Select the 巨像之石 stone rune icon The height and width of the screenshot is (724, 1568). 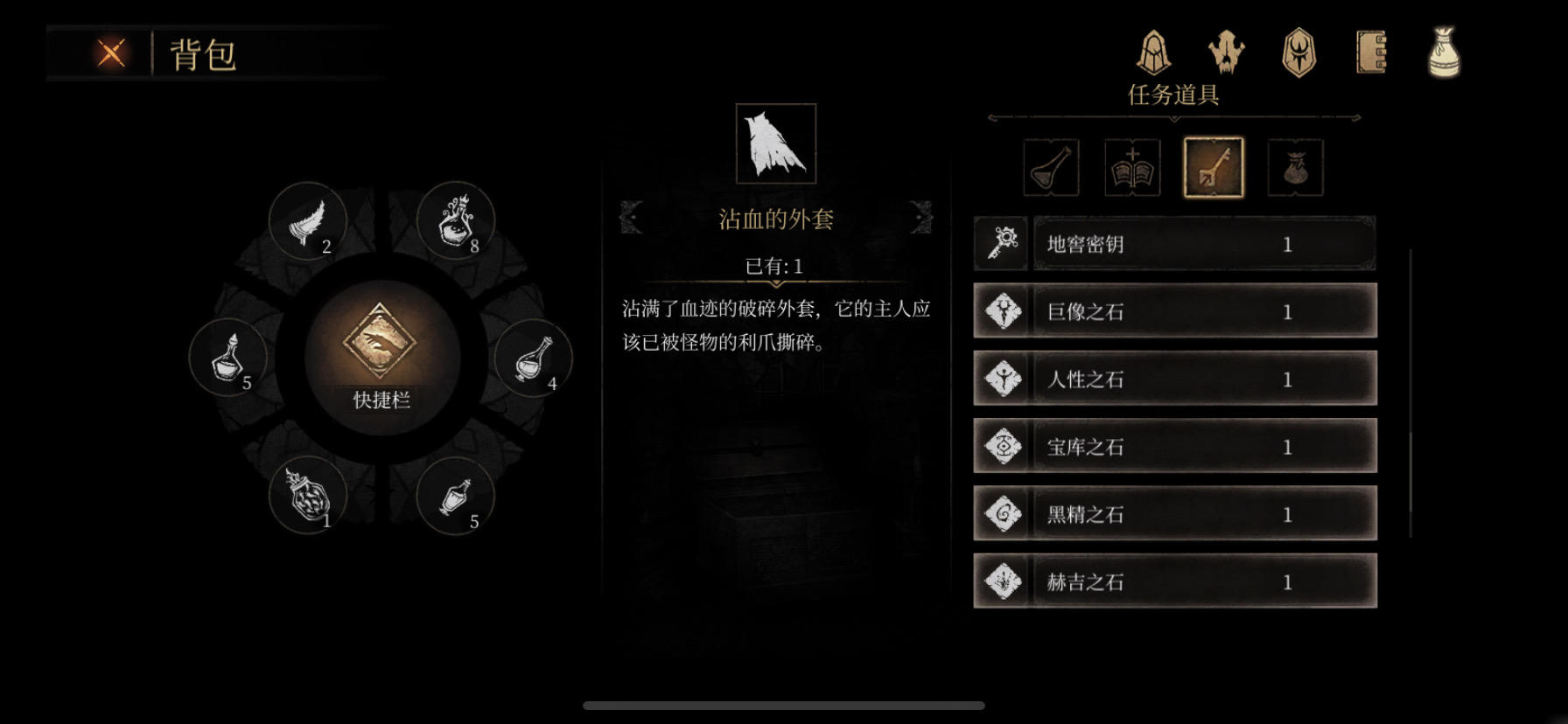click(1002, 311)
